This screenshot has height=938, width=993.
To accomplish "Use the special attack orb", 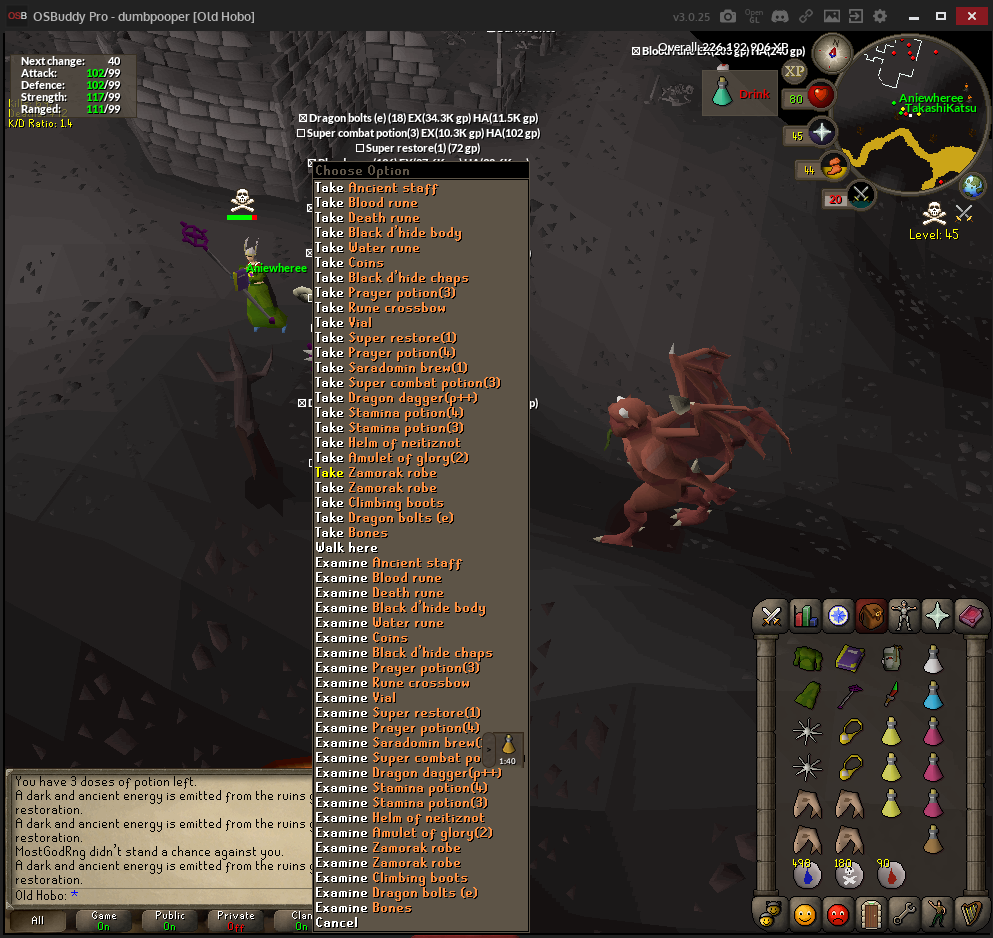I will pyautogui.click(x=860, y=196).
